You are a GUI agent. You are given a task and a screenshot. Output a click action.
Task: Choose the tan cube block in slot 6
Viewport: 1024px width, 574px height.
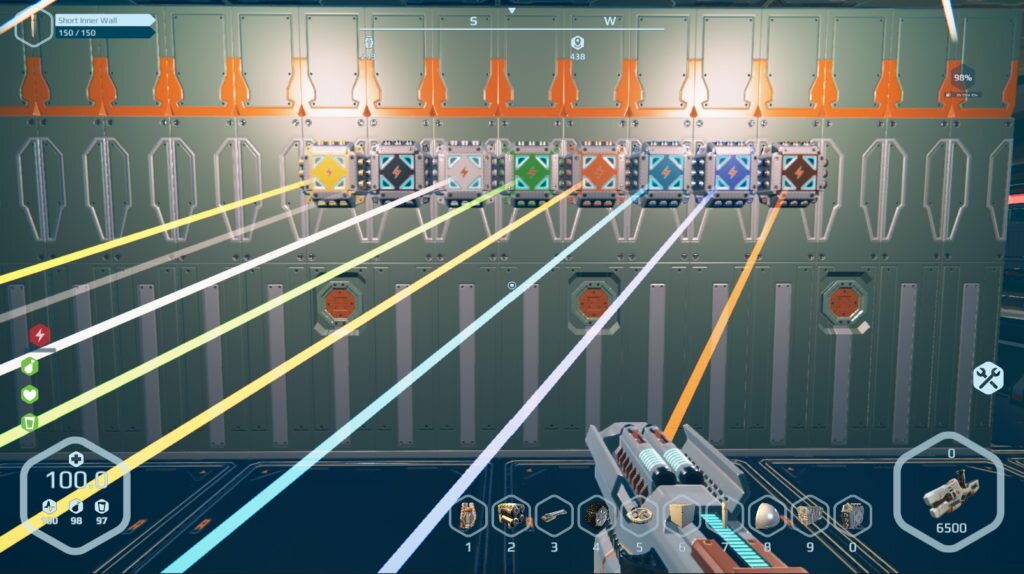coord(682,516)
